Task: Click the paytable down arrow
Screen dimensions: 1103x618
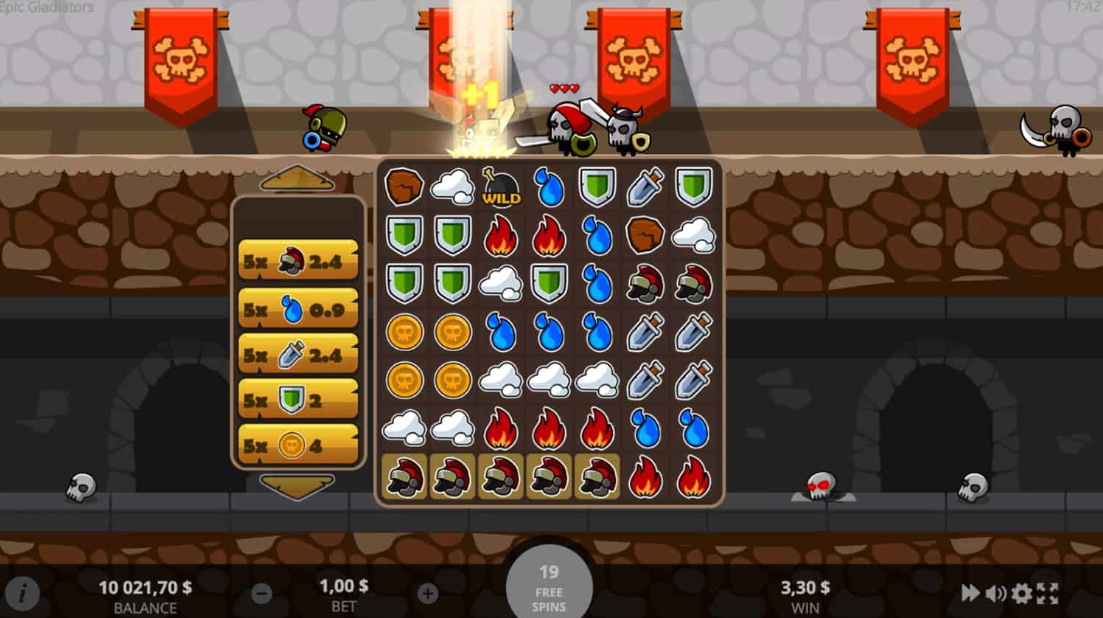Action: point(297,486)
